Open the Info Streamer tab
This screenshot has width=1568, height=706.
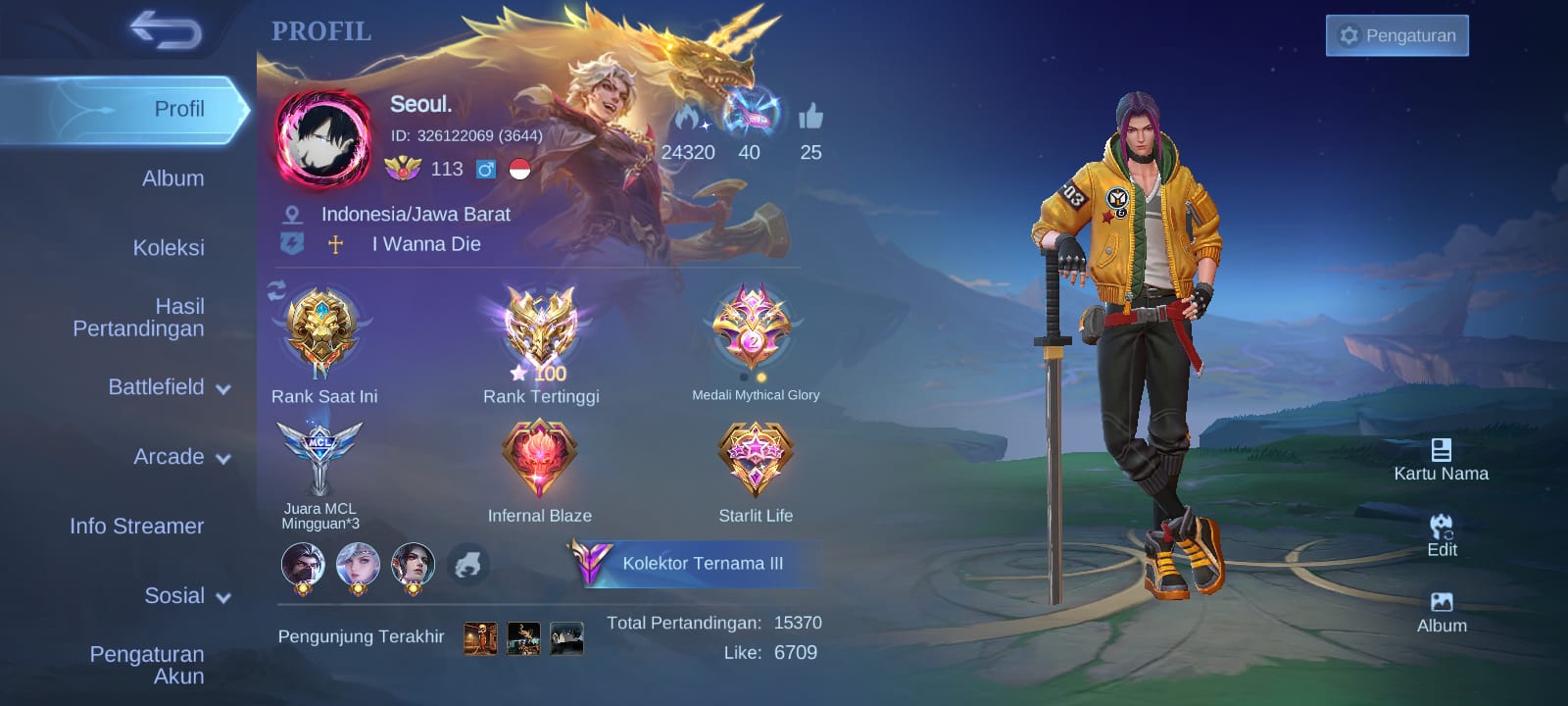coord(137,527)
